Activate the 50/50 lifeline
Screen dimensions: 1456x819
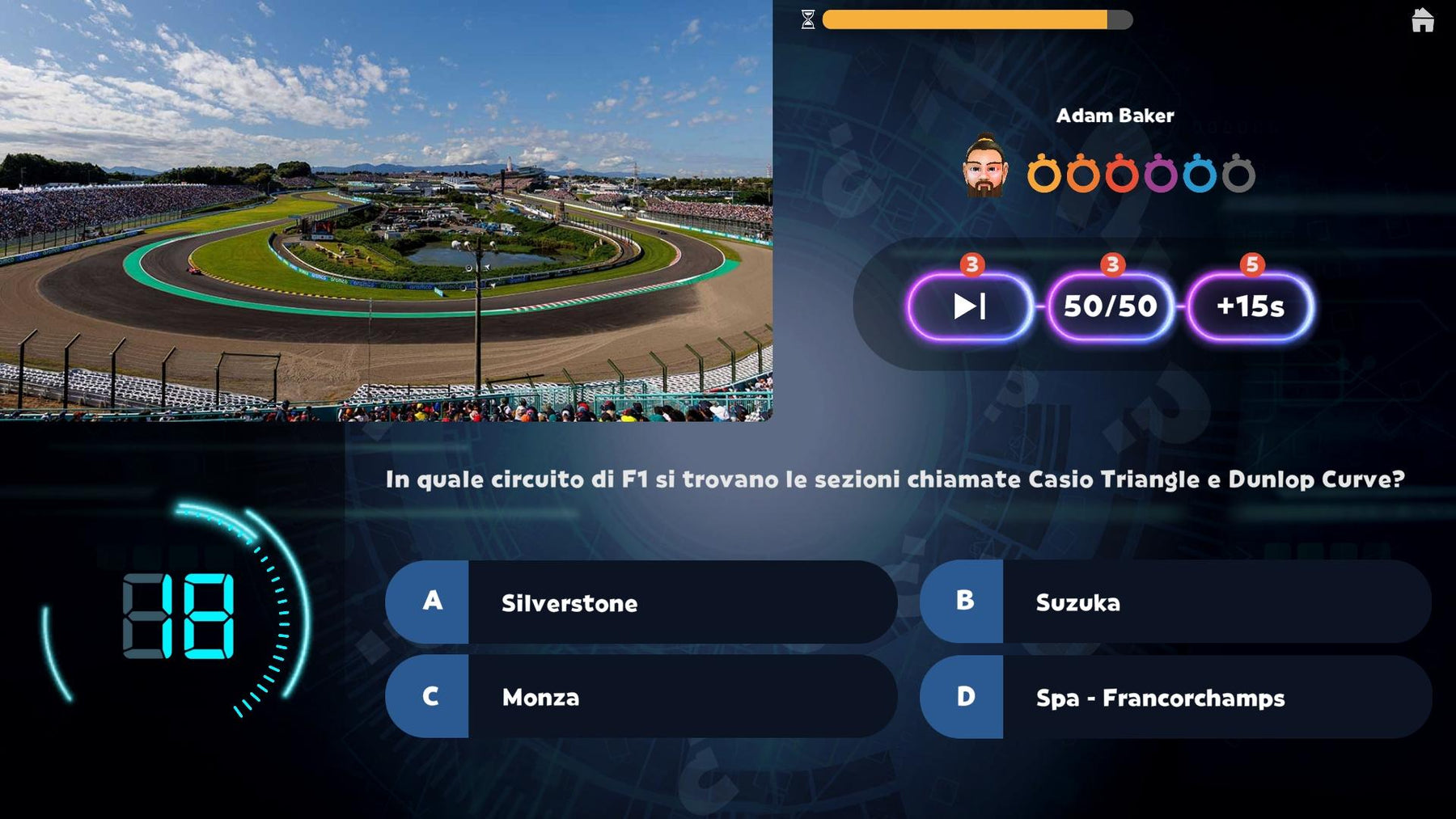[1110, 306]
